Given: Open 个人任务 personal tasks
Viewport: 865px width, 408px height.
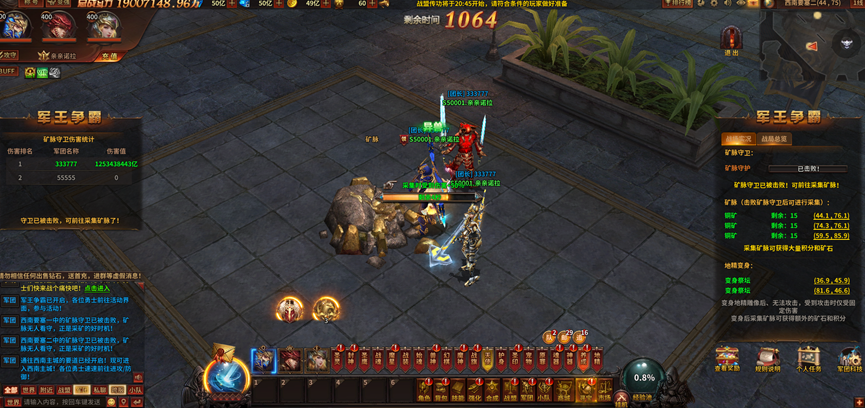Looking at the screenshot, I should click(809, 359).
